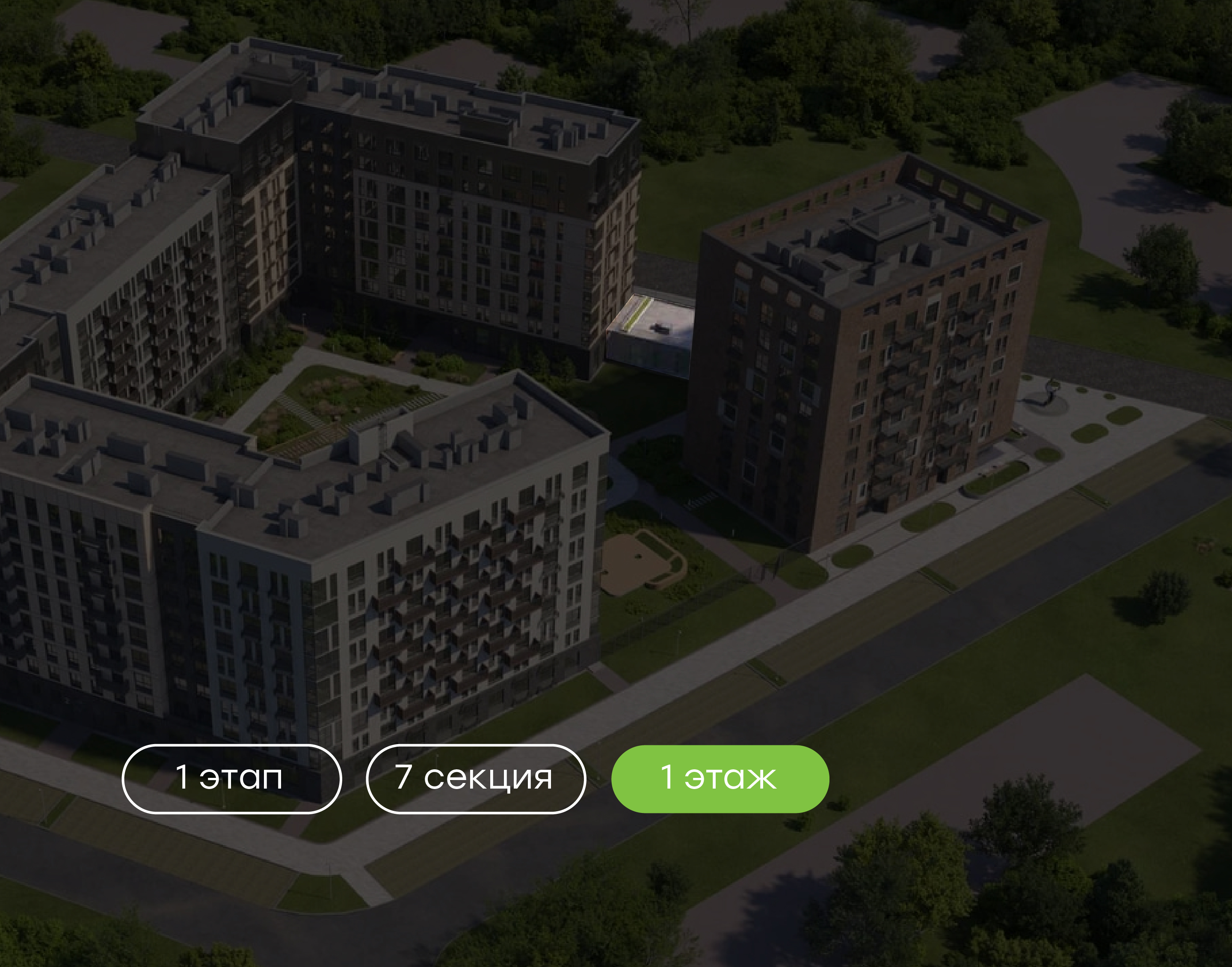Screen dimensions: 1232x967
Task: Choose the "7 секция" section button
Action: point(475,778)
